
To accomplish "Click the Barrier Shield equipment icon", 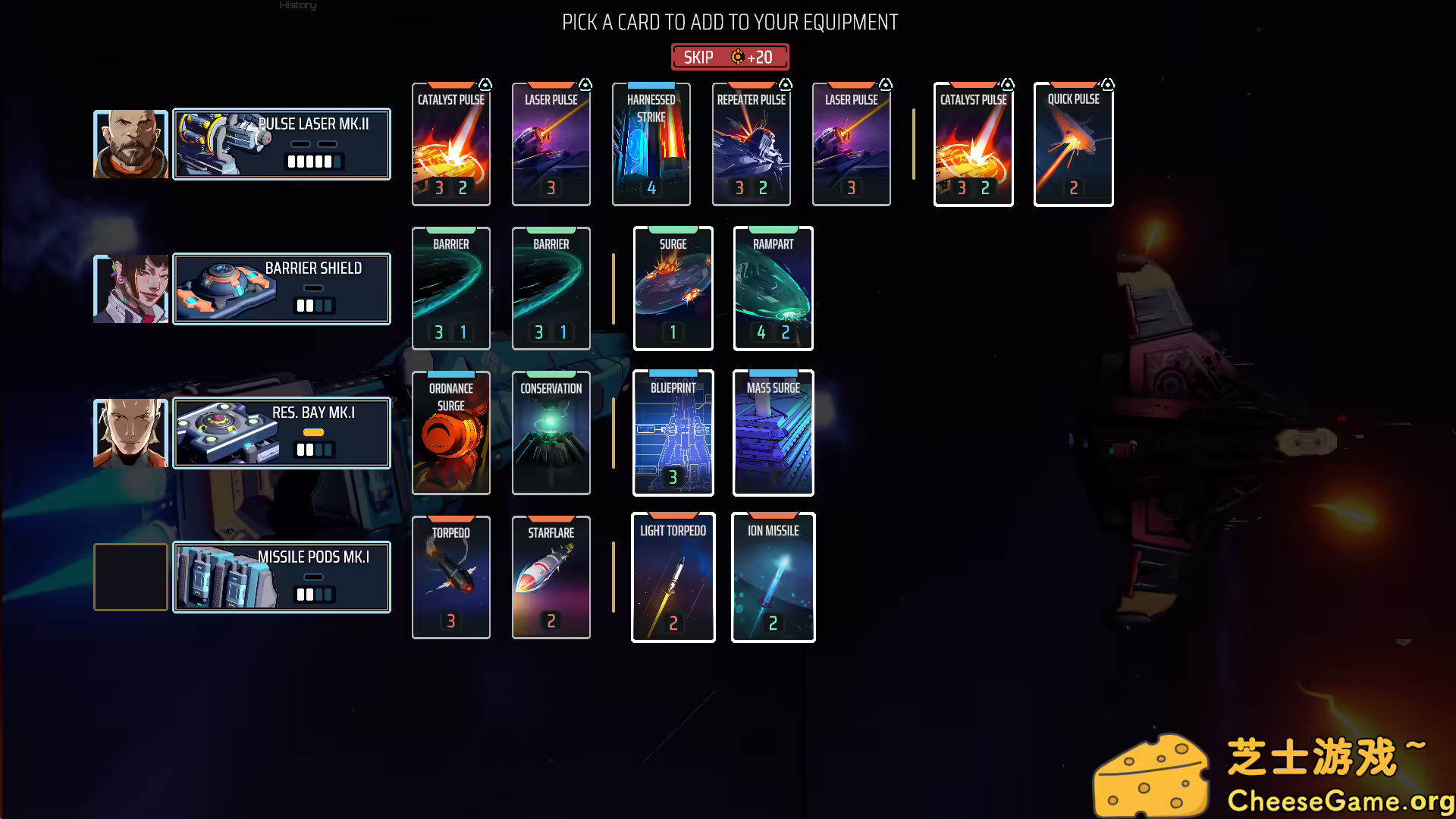I will click(224, 289).
